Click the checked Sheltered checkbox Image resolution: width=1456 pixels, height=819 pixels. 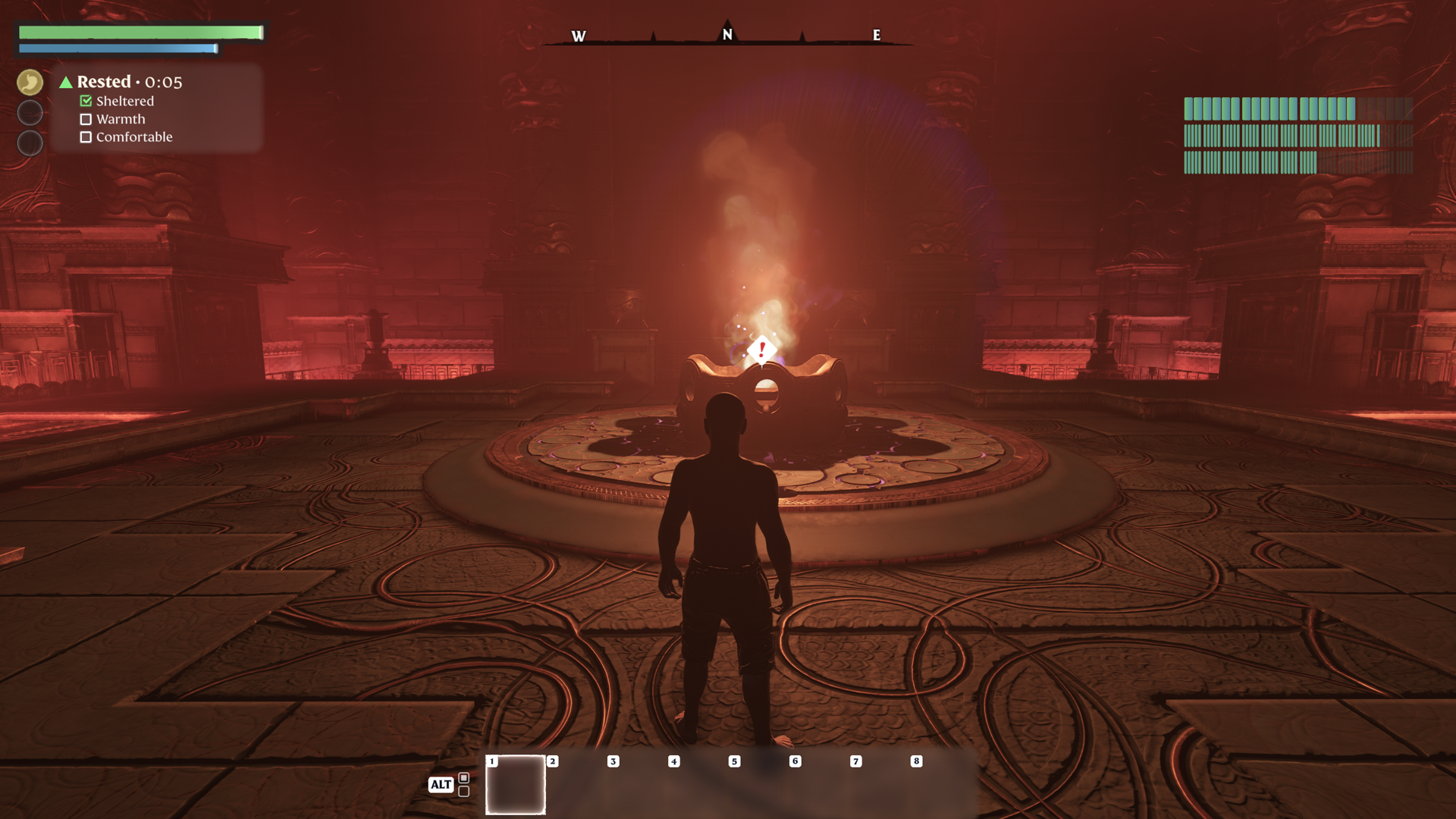[86, 101]
